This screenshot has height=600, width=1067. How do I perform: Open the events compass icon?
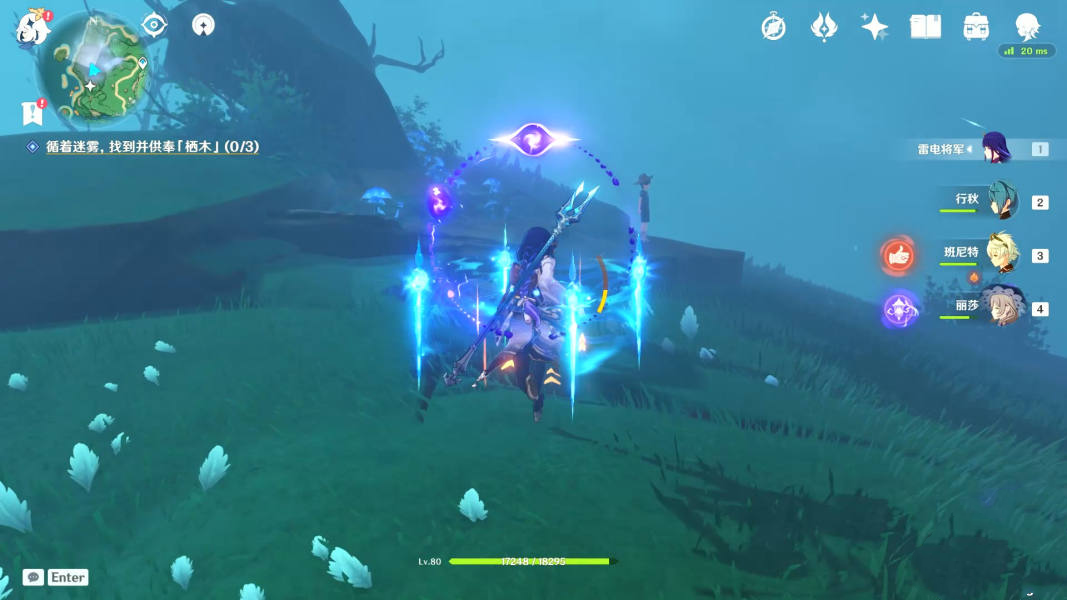pyautogui.click(x=773, y=27)
